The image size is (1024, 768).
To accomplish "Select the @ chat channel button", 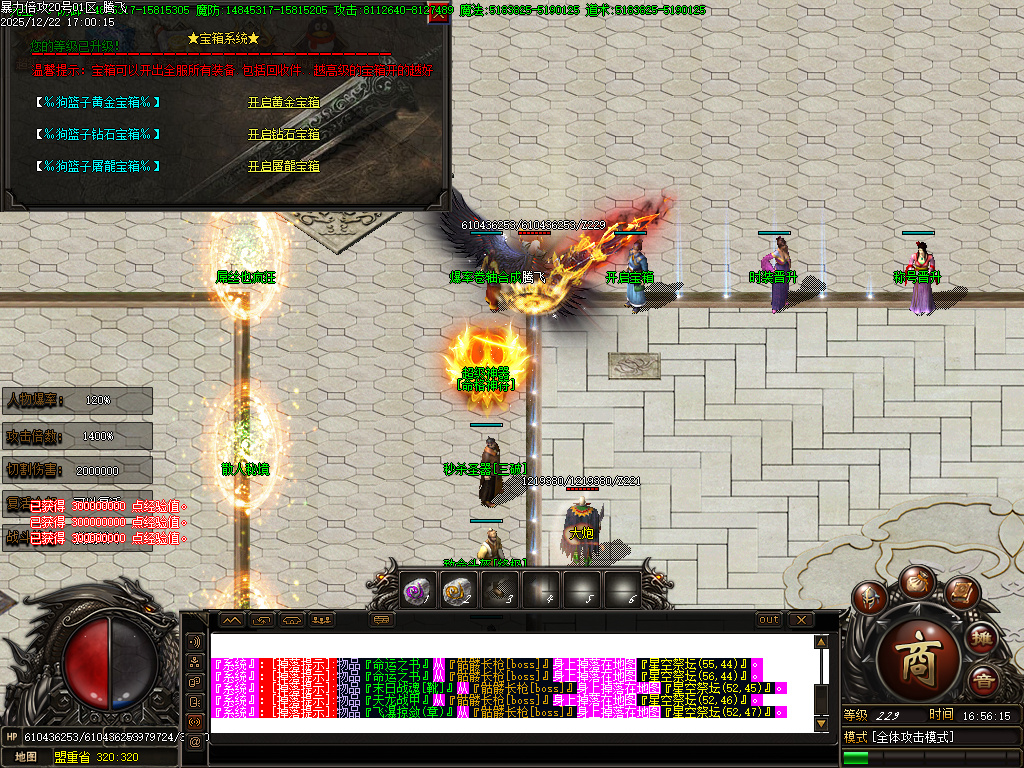I will 195,741.
